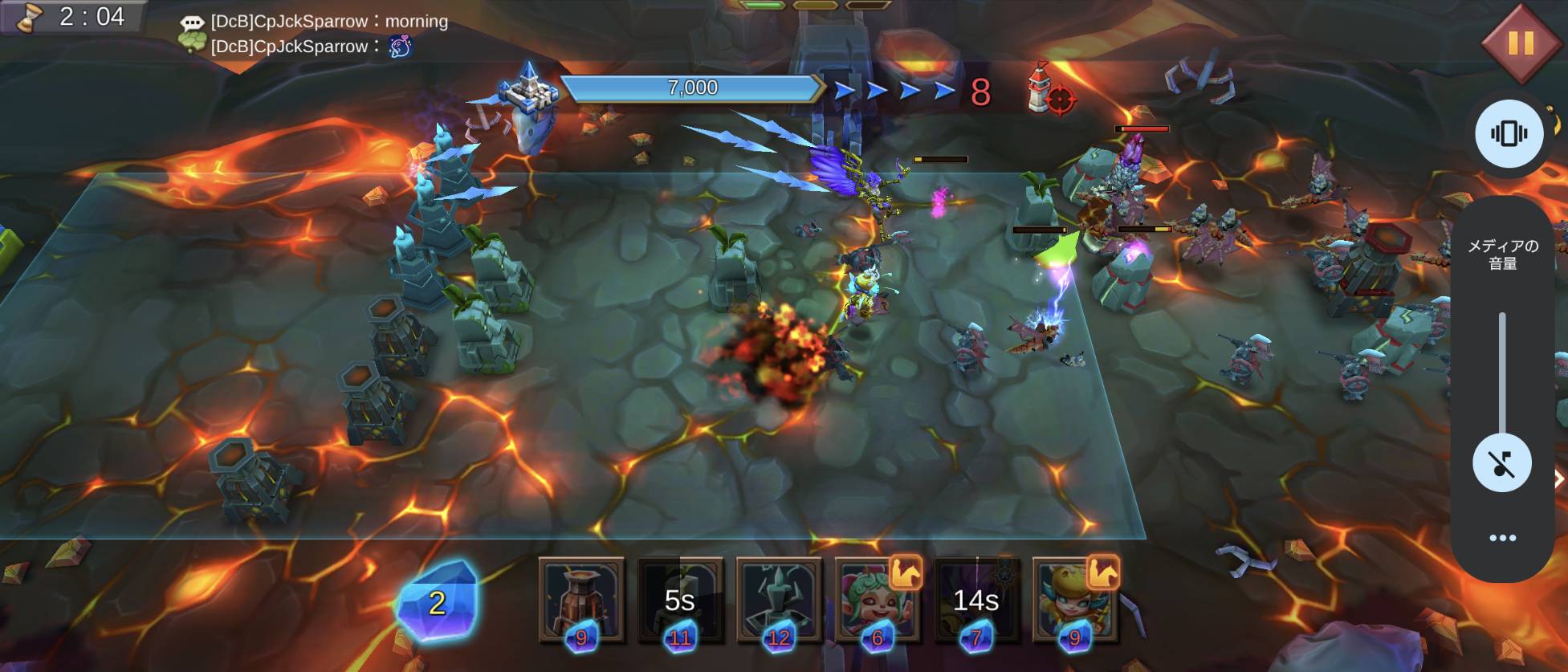The width and height of the screenshot is (1568, 672).
Task: Pause the battle with the pause button
Action: 1520,43
